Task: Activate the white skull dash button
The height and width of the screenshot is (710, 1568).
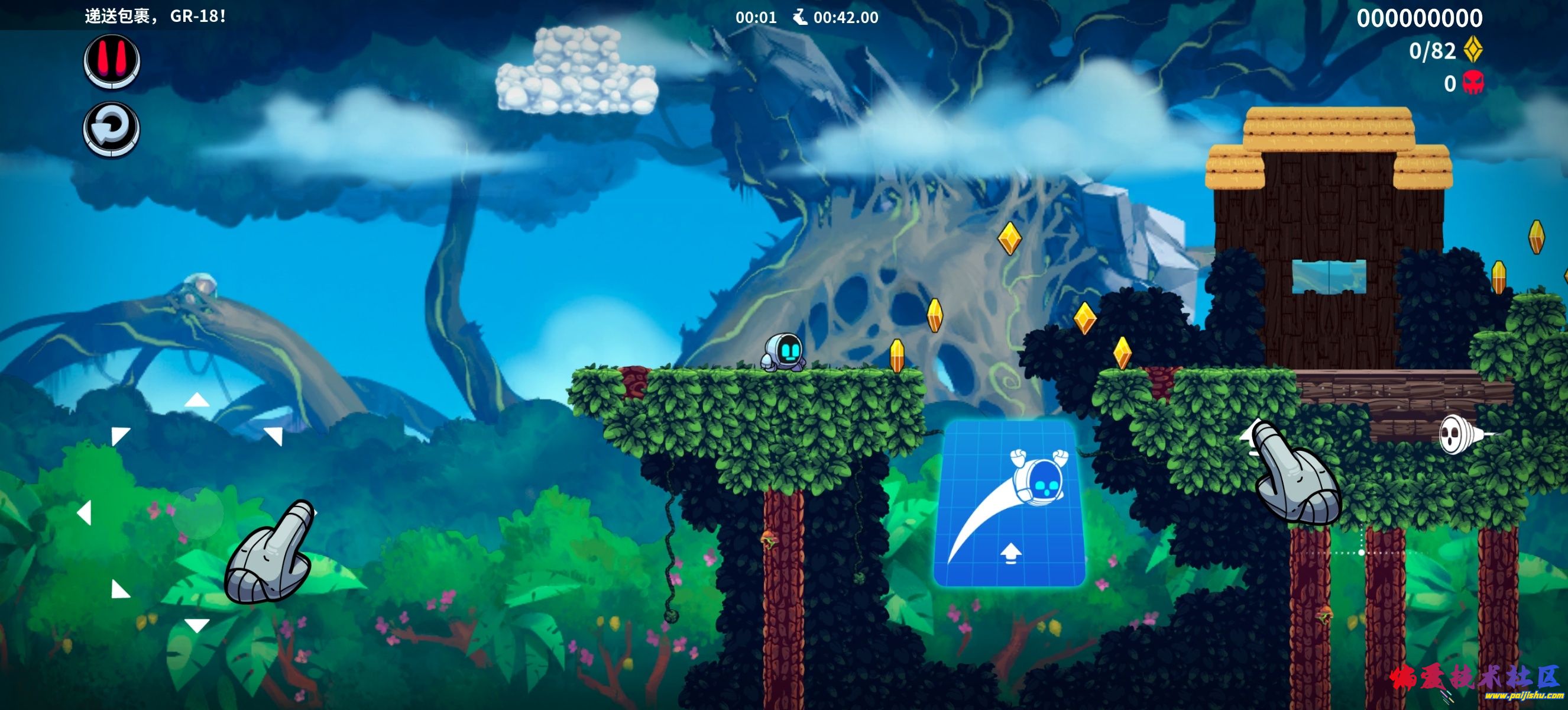Action: pyautogui.click(x=1461, y=434)
